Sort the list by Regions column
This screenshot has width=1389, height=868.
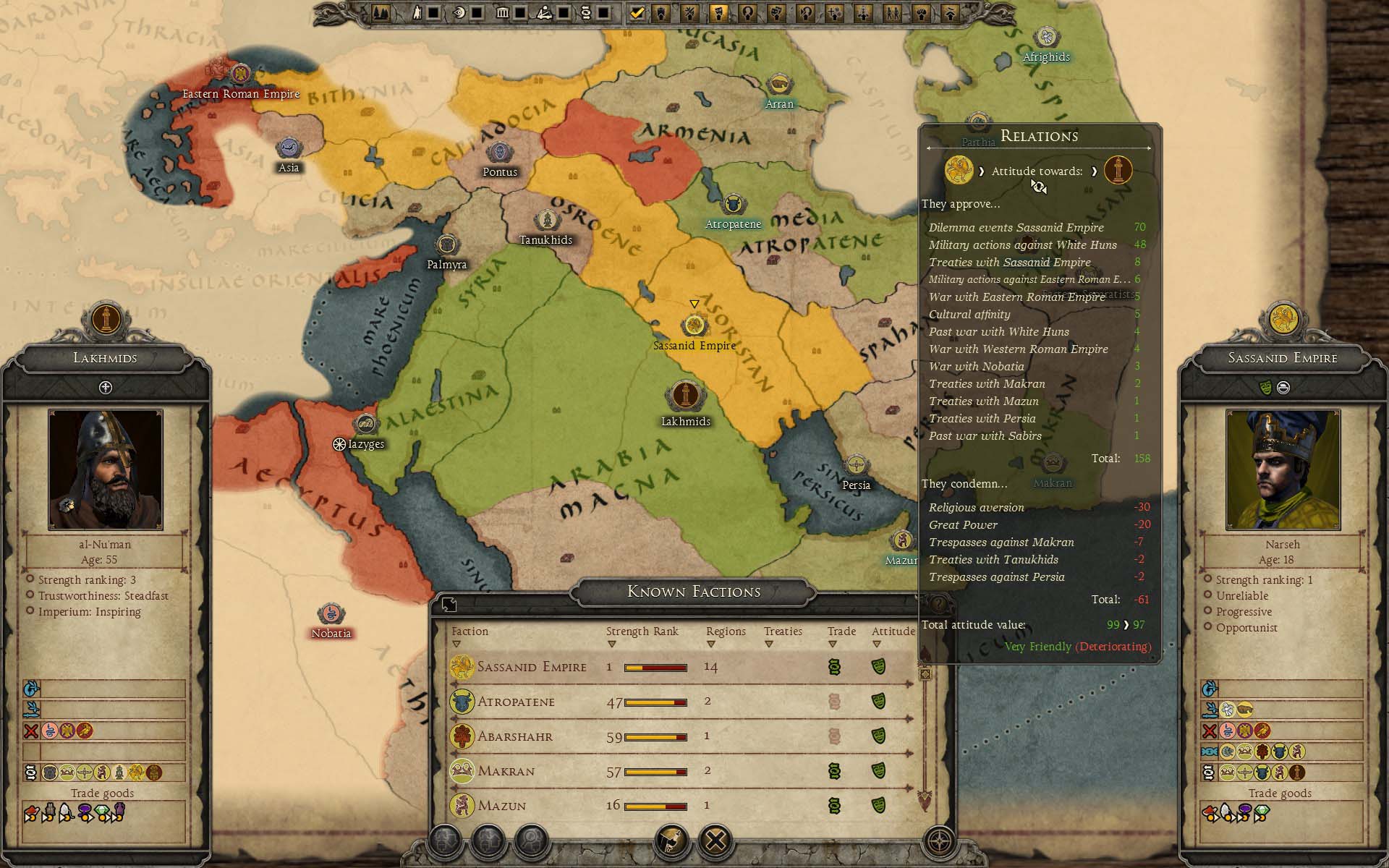[x=725, y=631]
